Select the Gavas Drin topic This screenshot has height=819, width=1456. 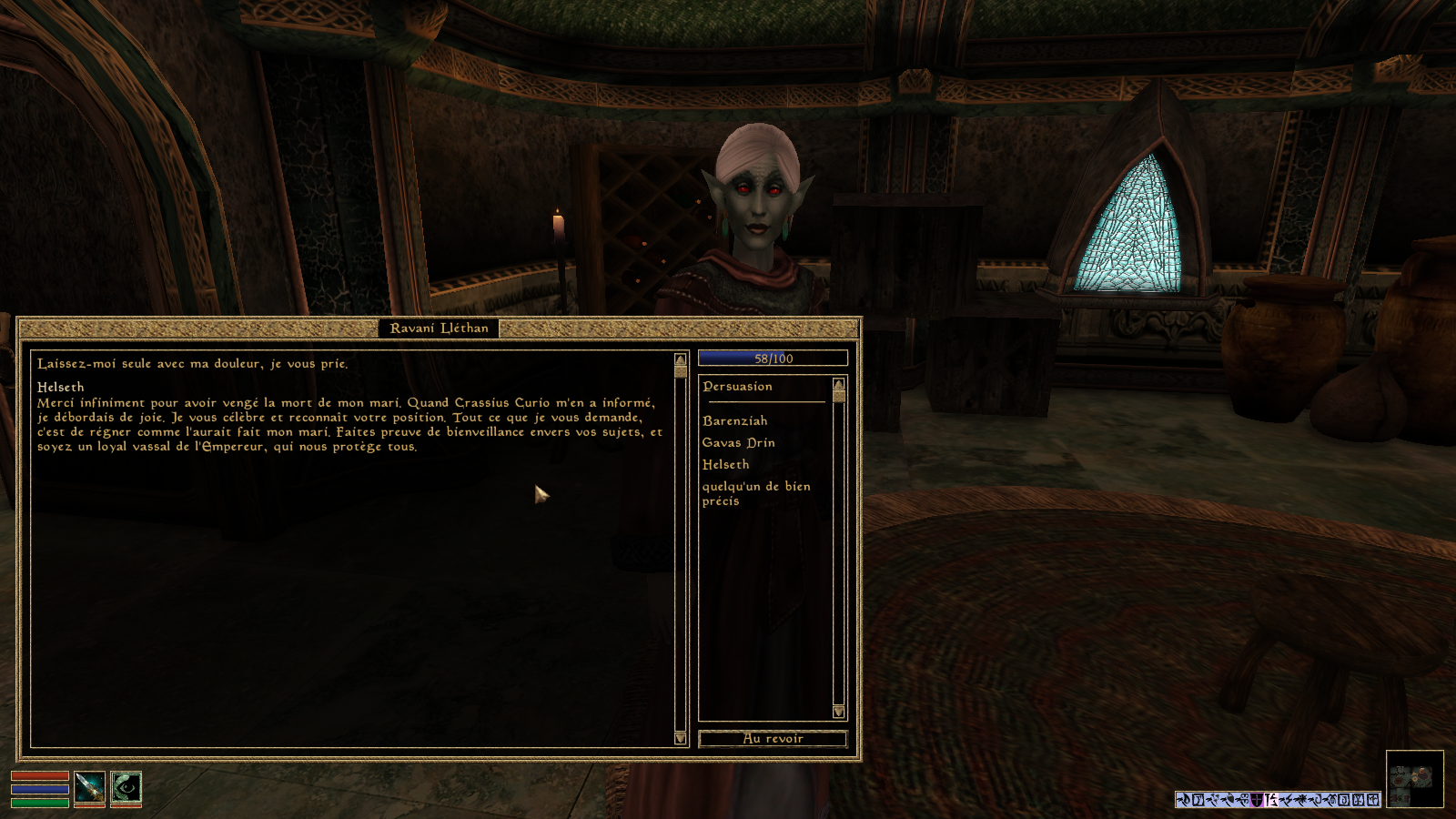click(x=738, y=443)
